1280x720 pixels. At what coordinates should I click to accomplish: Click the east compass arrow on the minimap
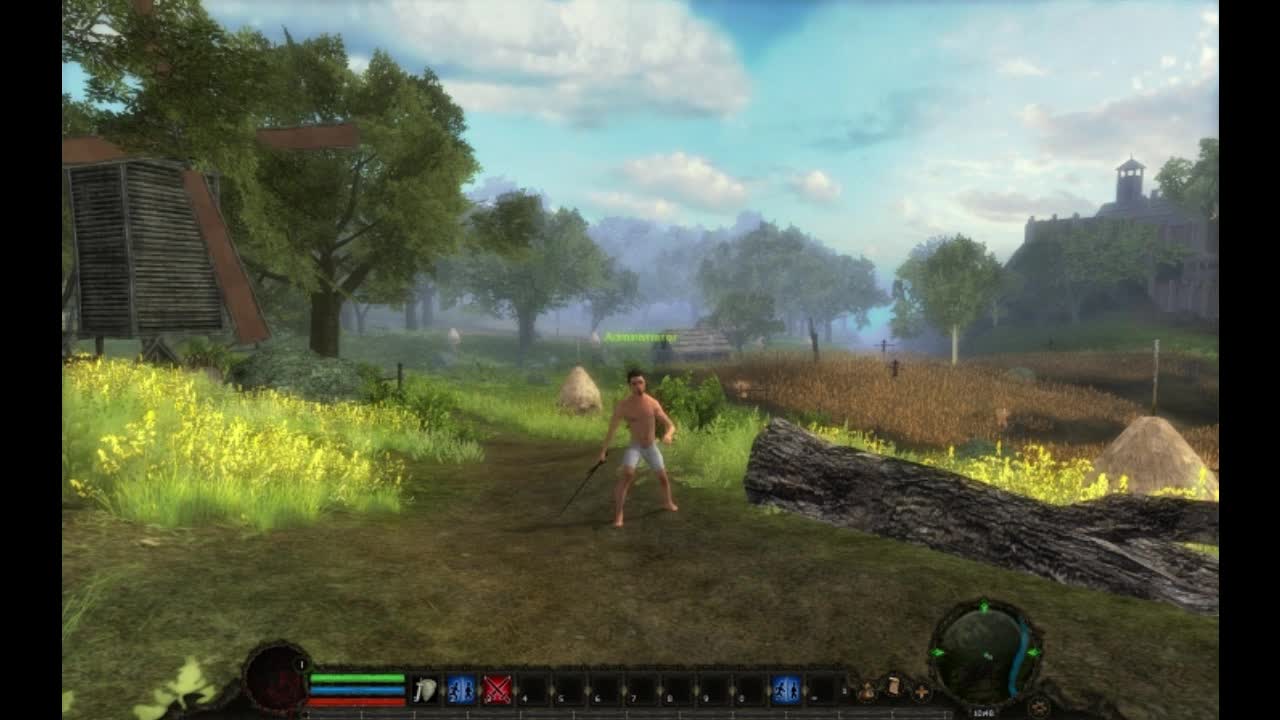click(1033, 652)
